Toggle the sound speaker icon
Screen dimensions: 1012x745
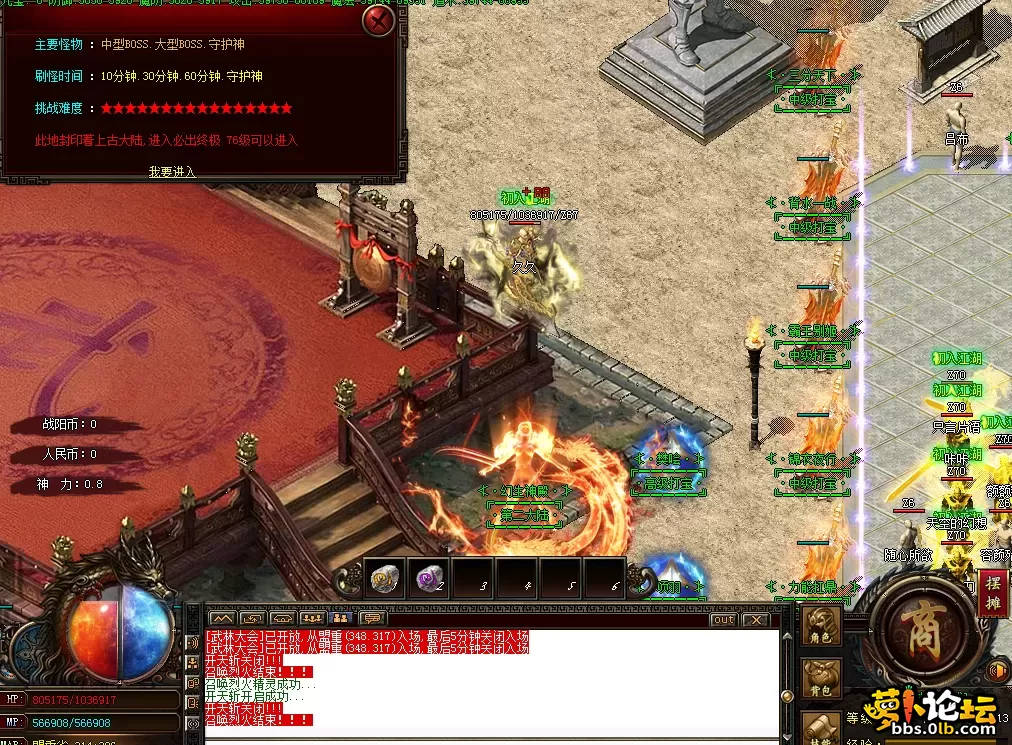click(997, 670)
